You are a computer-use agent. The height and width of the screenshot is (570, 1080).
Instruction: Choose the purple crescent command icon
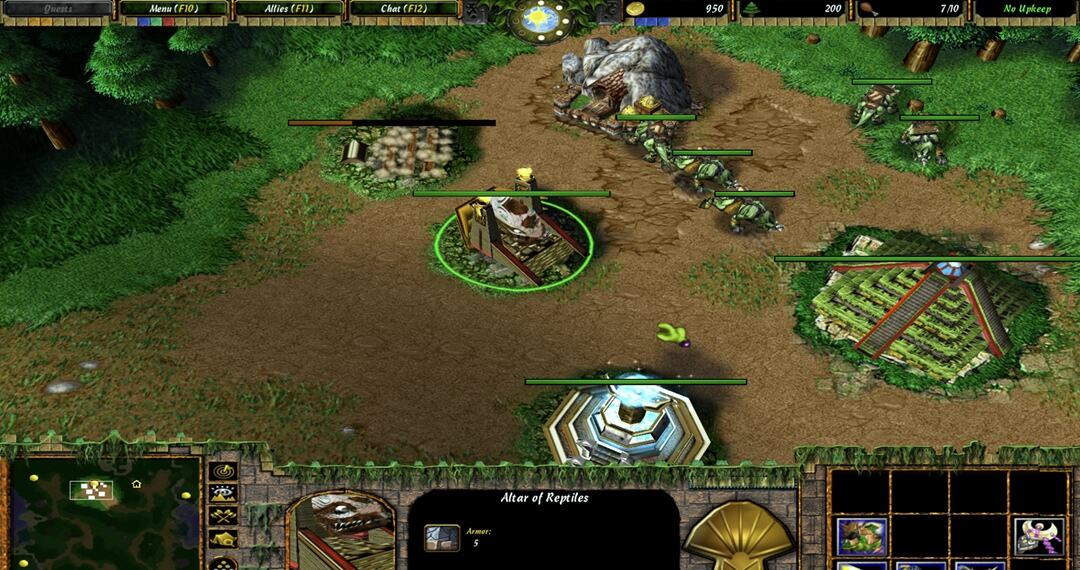[x=1037, y=535]
